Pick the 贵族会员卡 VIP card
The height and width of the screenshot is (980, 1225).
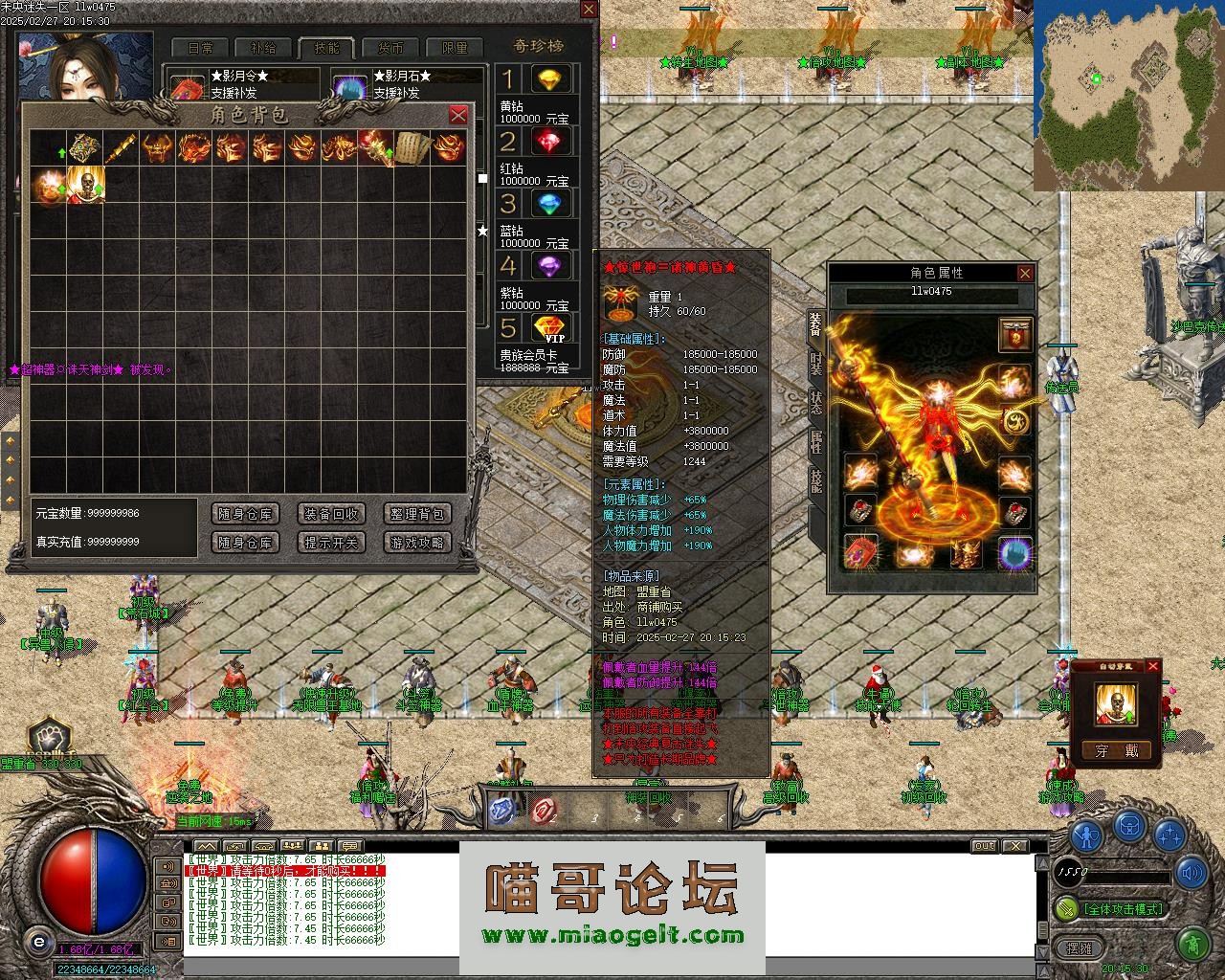tap(548, 329)
